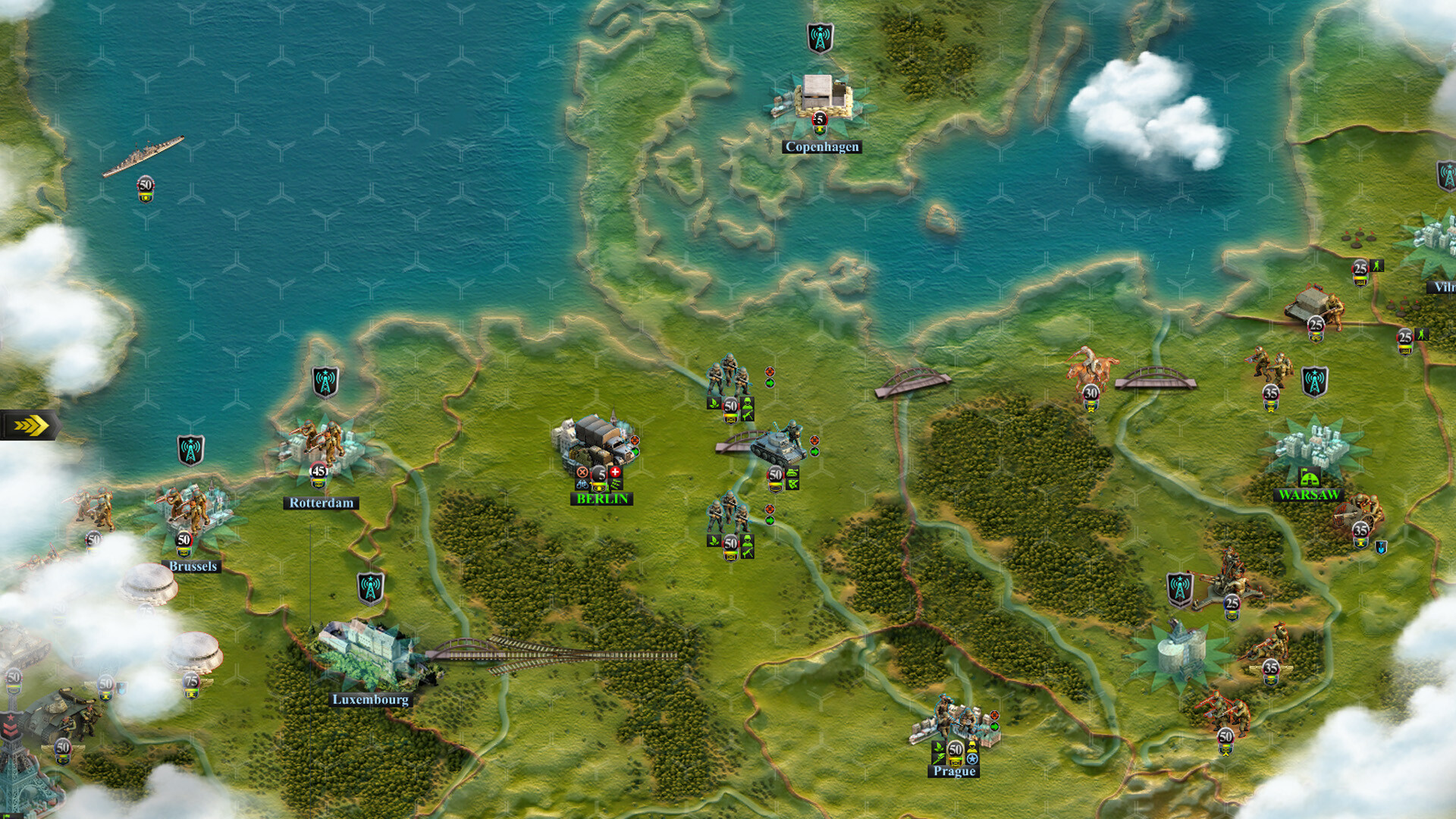
Task: Click the orange cancel X icon at Berlin
Action: coord(582,472)
